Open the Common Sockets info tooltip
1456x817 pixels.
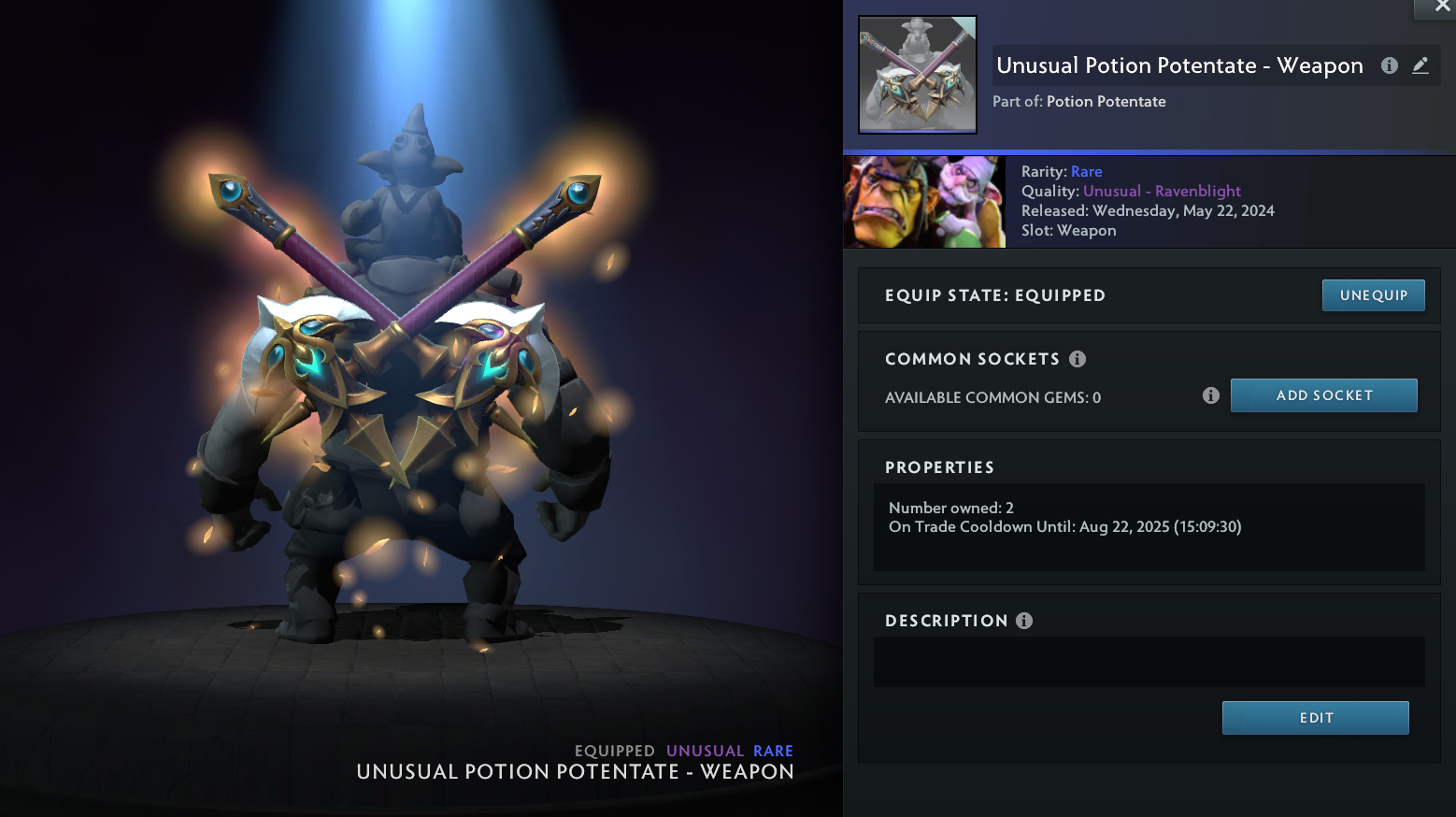1078,359
